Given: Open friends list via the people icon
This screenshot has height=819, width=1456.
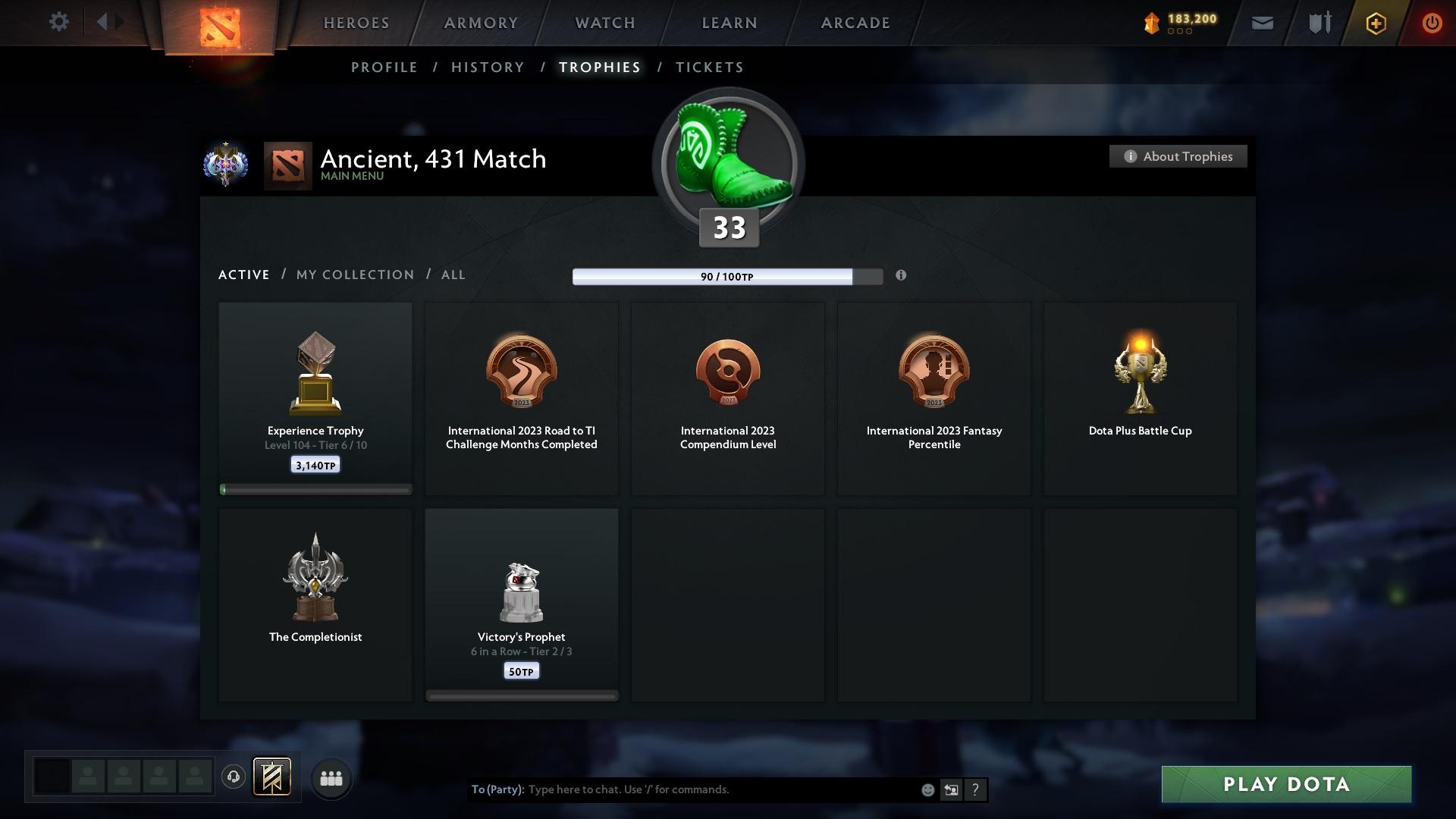Looking at the screenshot, I should [x=331, y=777].
